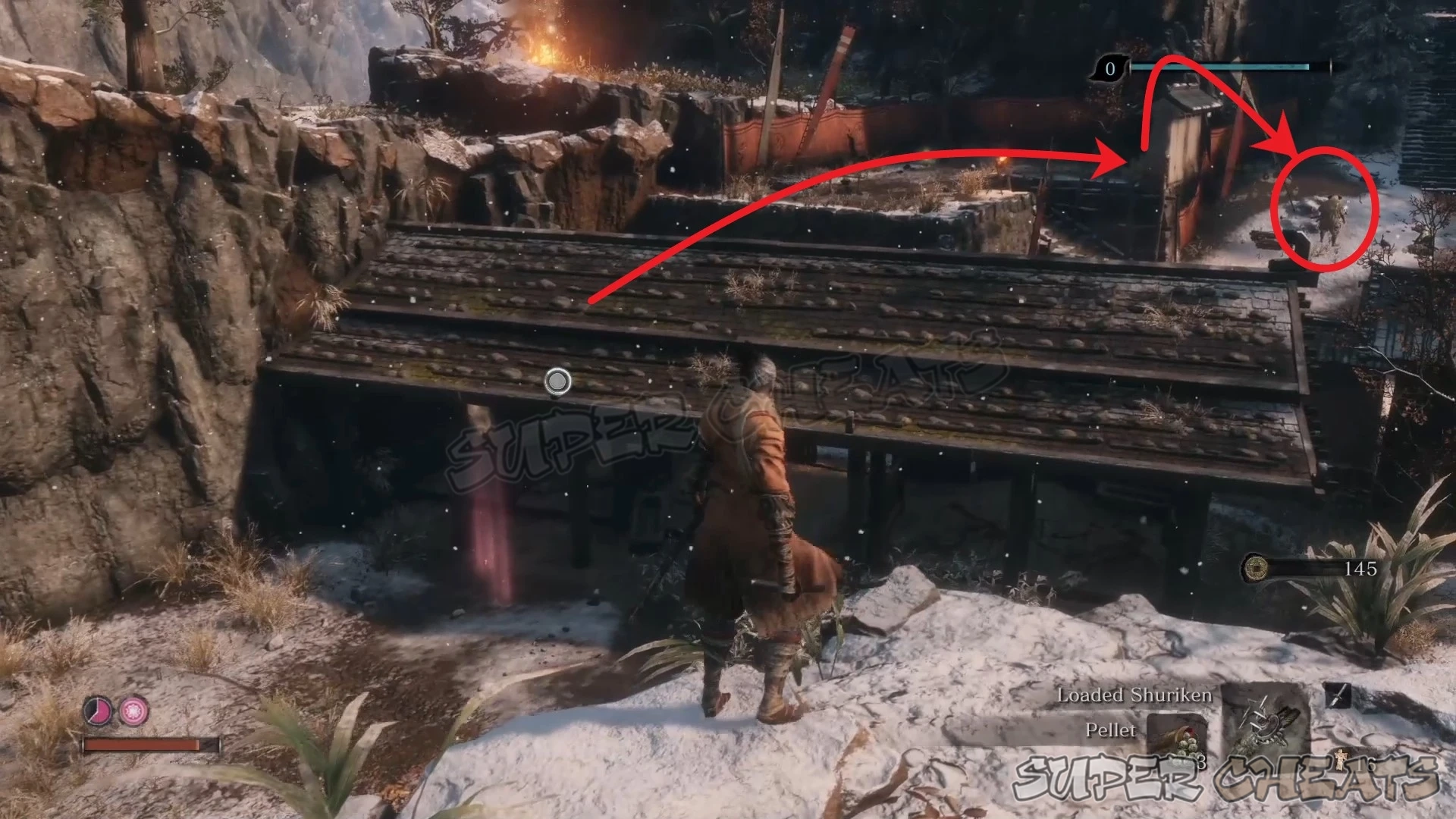Select the sword weapon slot icon

pyautogui.click(x=1338, y=695)
